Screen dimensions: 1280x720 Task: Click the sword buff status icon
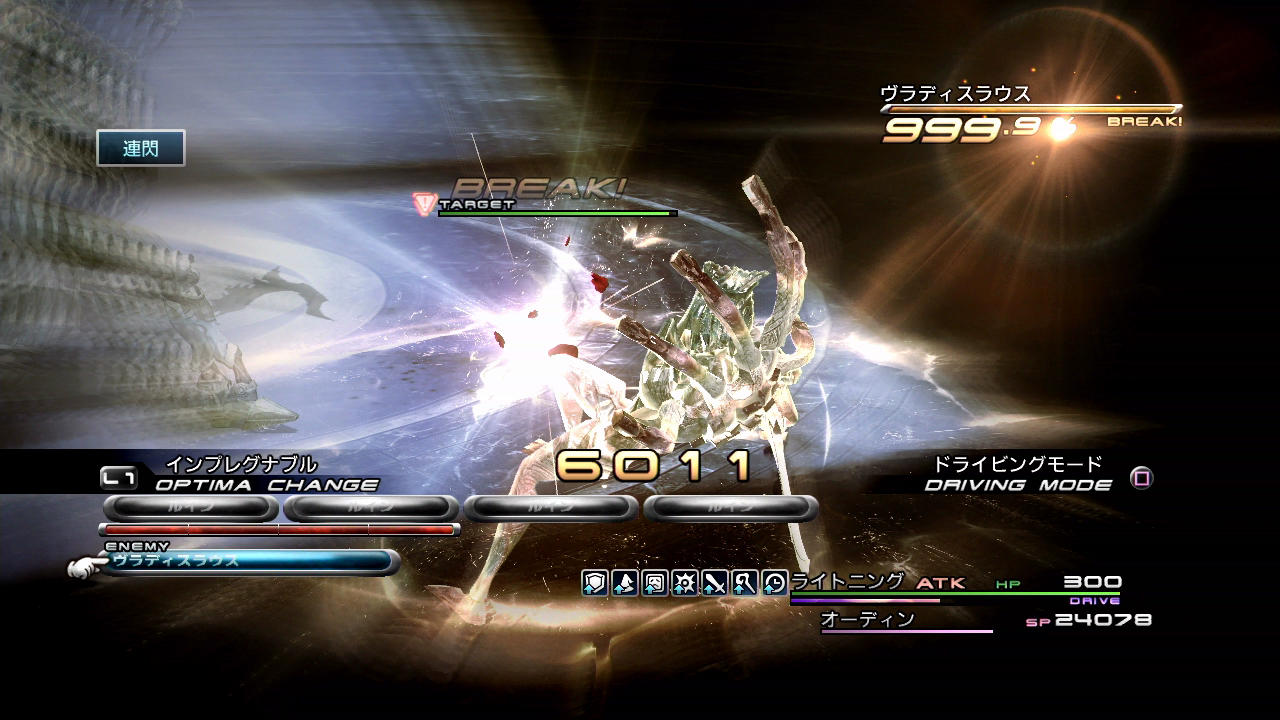715,583
